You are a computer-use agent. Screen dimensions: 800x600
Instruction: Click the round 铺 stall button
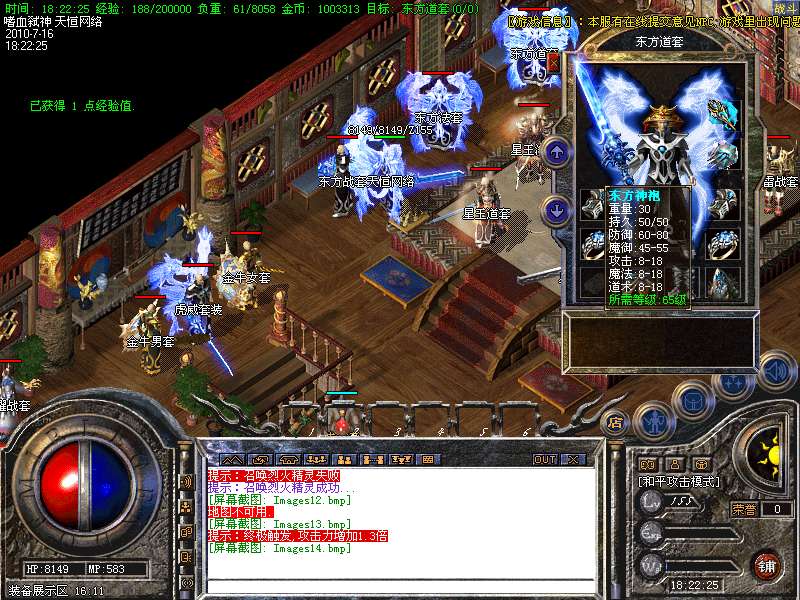[x=768, y=565]
